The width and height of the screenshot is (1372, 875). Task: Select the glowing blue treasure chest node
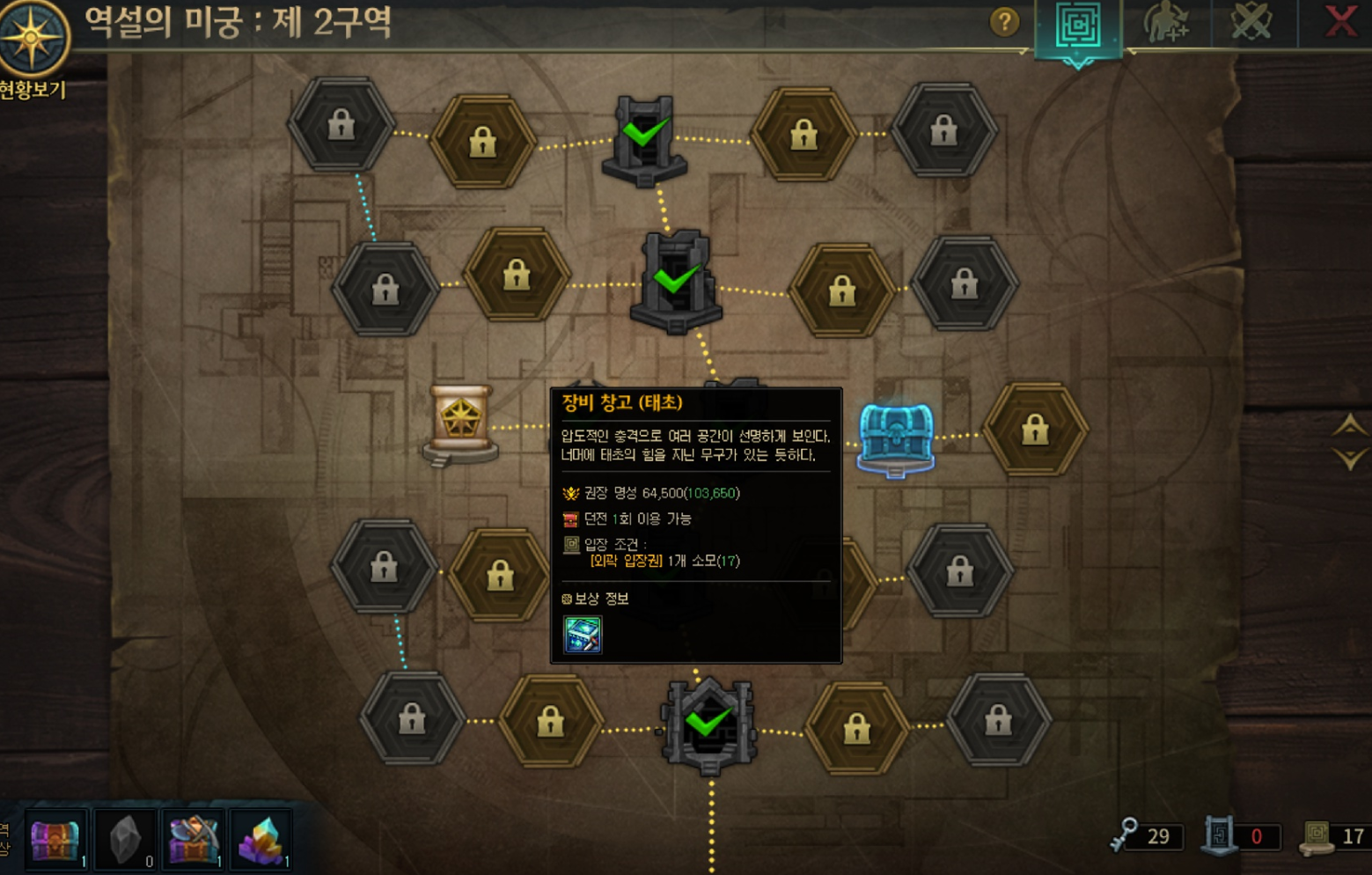[x=895, y=437]
